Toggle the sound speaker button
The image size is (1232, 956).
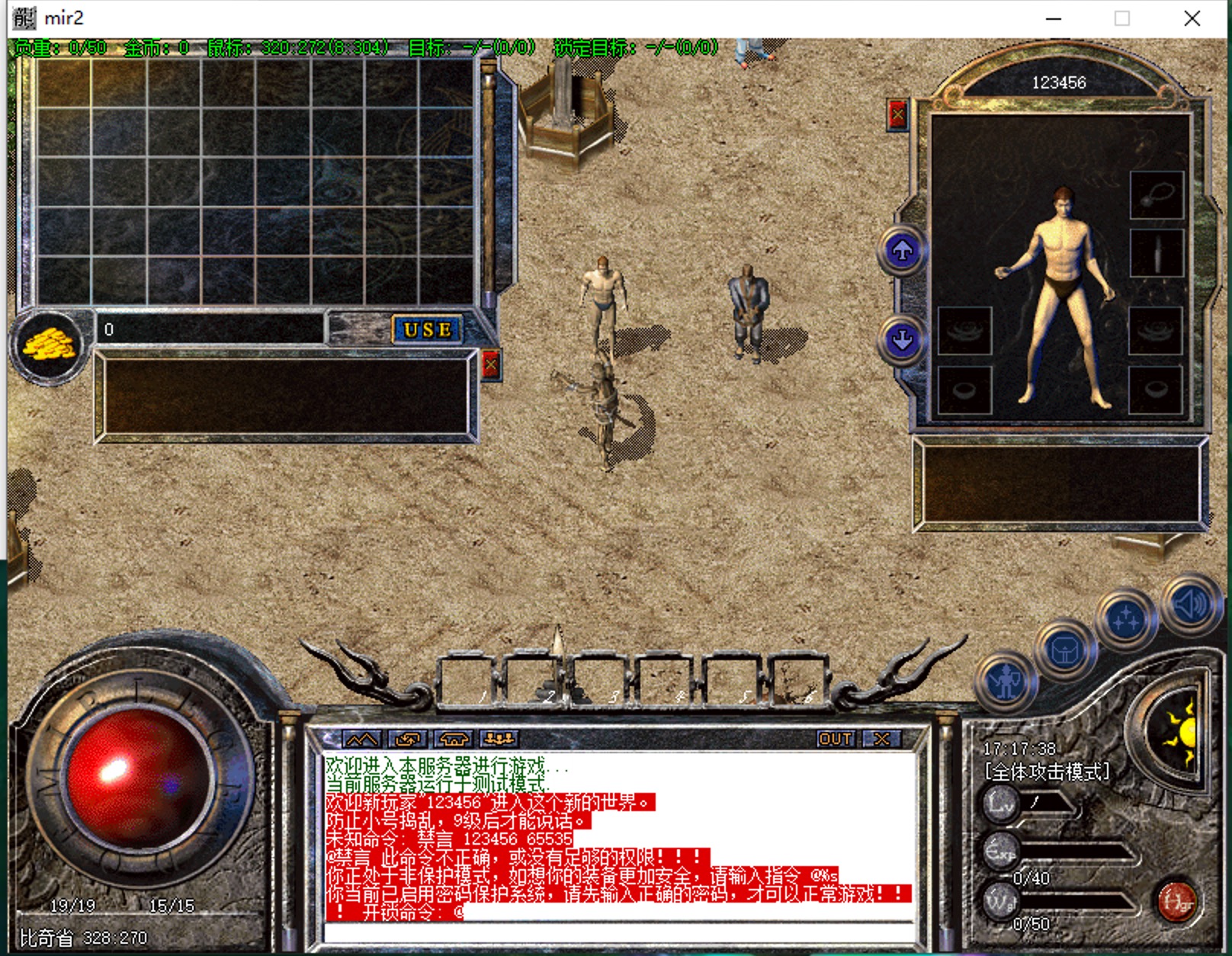[1189, 605]
